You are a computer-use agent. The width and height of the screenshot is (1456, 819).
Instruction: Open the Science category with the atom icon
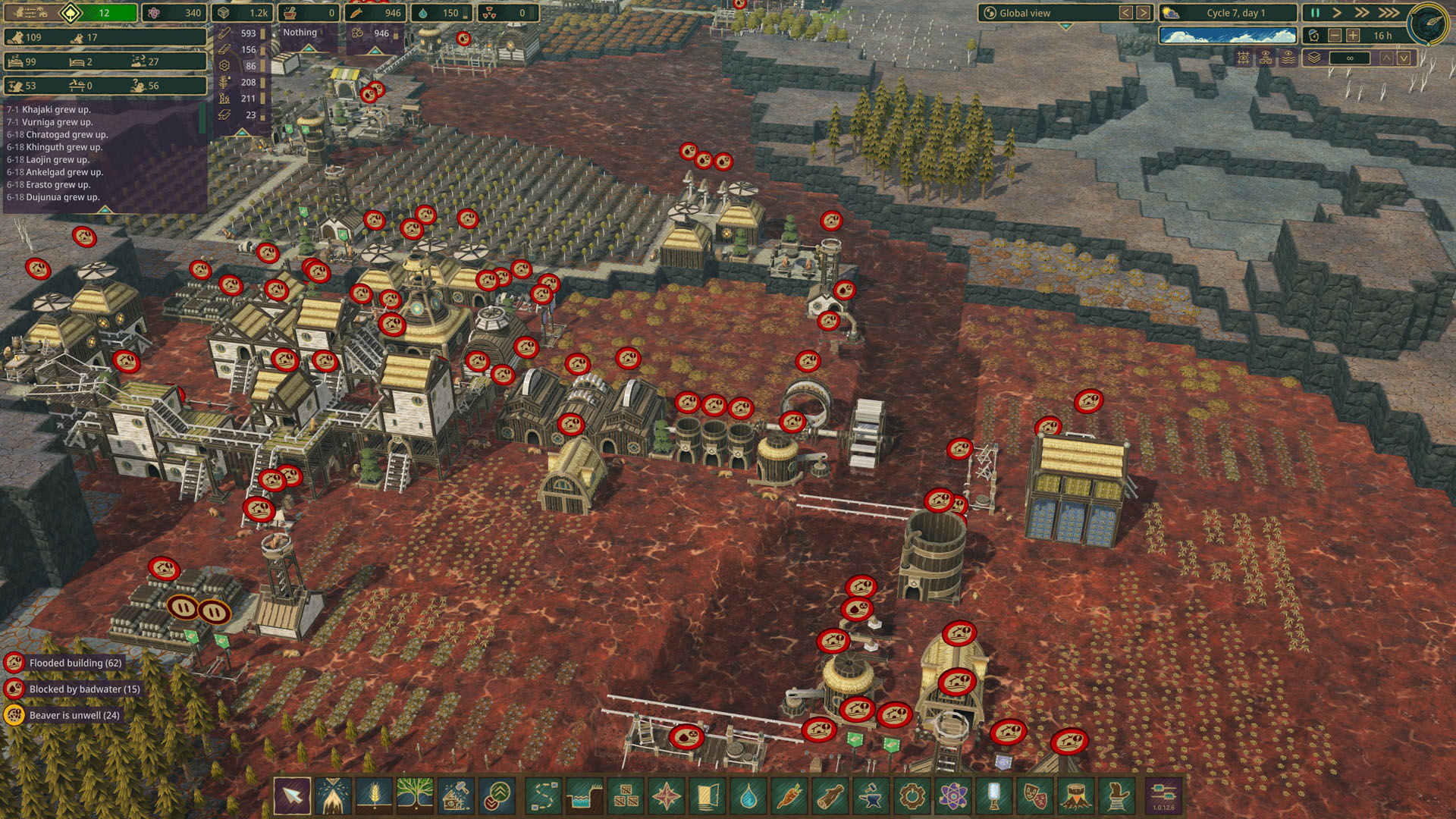click(953, 796)
